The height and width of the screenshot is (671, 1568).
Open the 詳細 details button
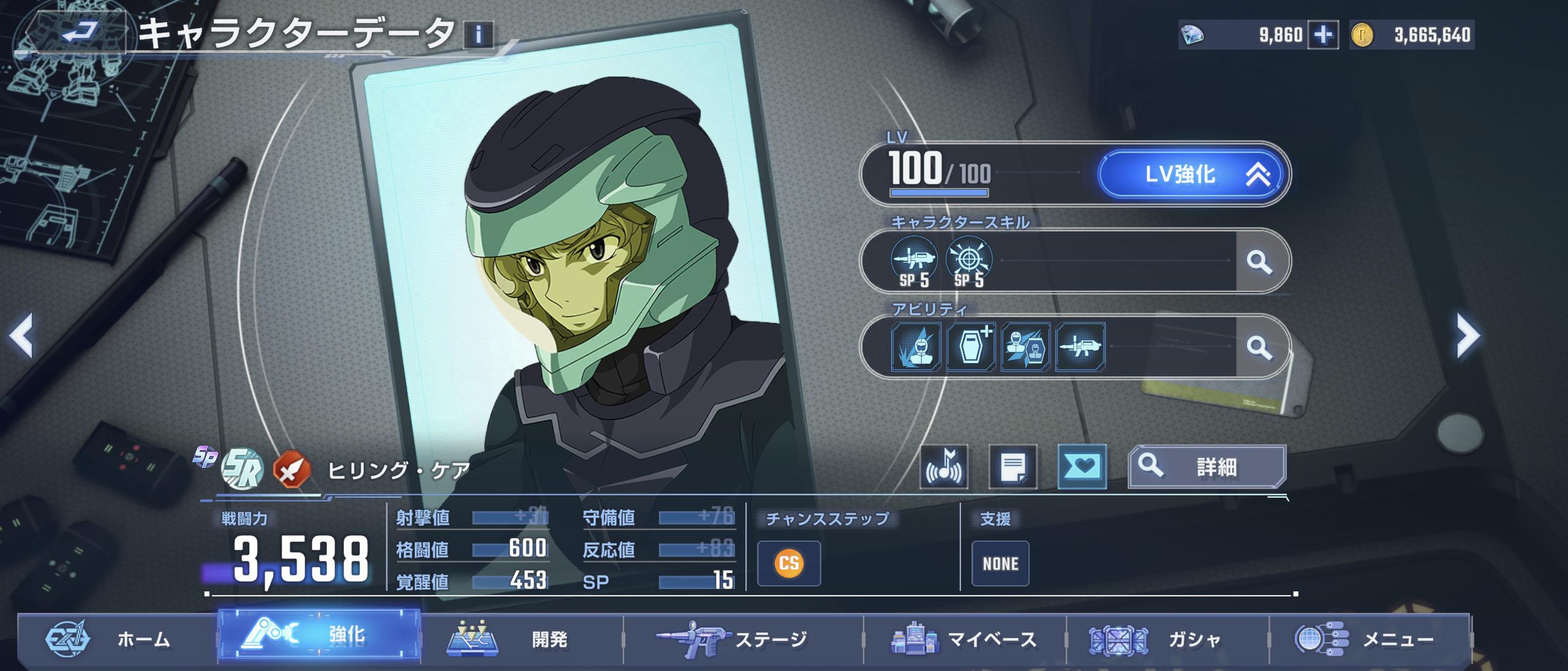(1207, 467)
